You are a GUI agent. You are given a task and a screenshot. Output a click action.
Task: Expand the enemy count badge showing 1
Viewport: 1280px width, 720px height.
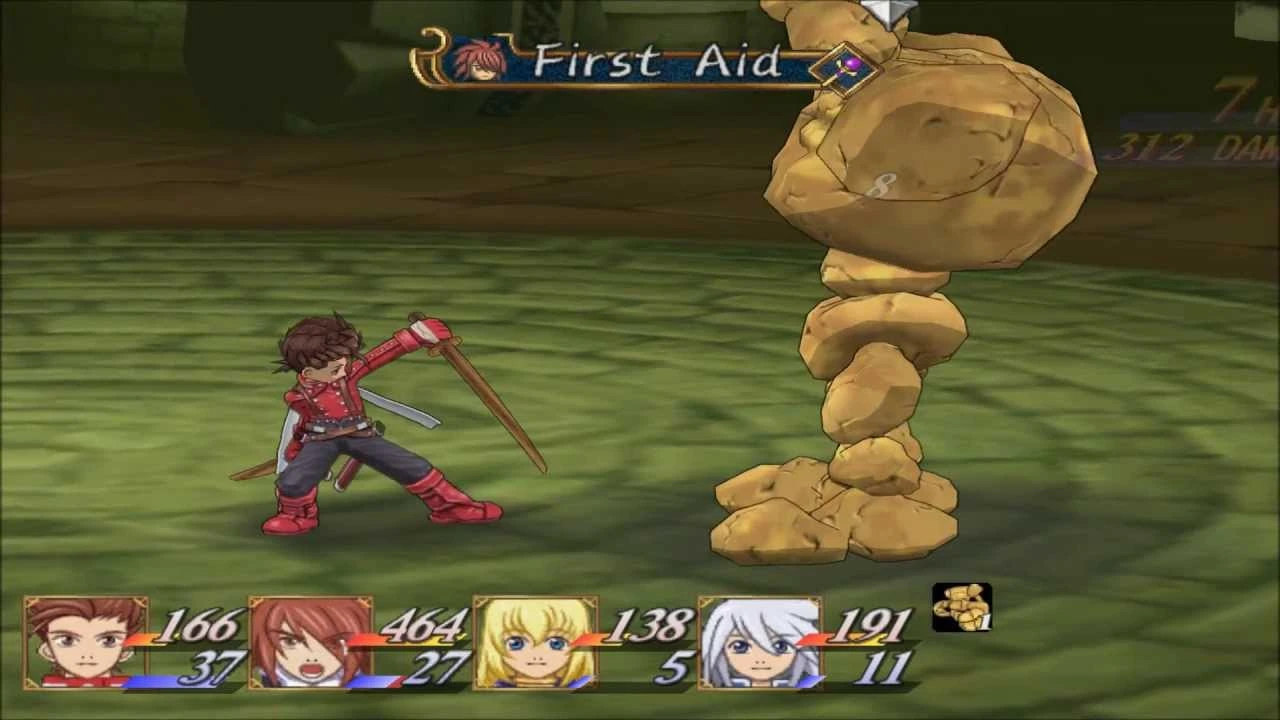[985, 623]
